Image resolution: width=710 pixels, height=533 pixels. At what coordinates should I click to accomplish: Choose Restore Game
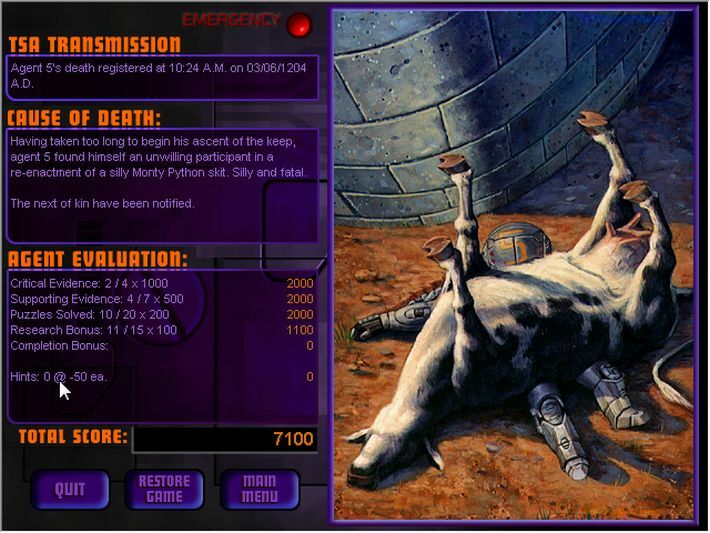[x=164, y=489]
